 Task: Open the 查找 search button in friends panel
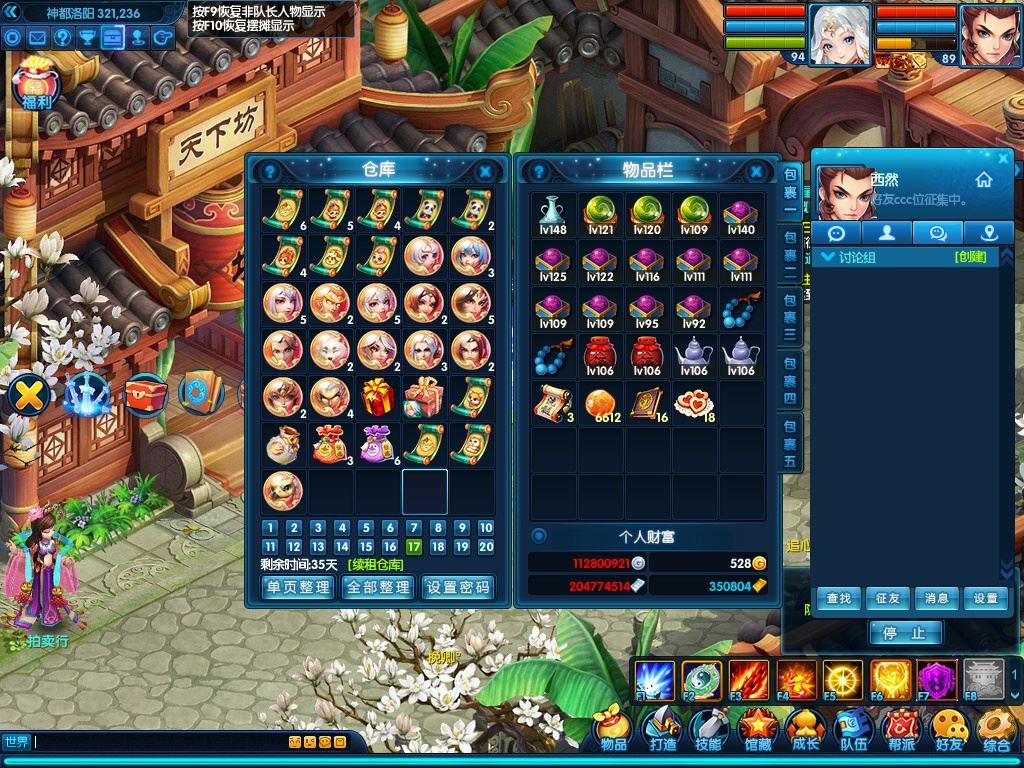(838, 598)
